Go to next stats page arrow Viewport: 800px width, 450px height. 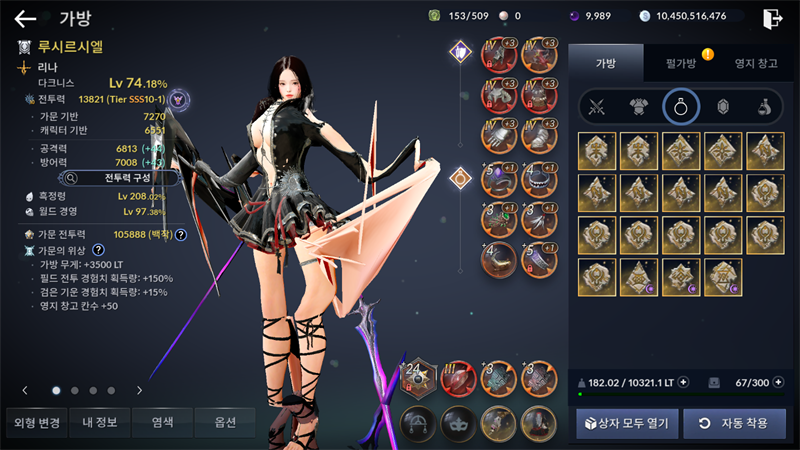click(139, 390)
